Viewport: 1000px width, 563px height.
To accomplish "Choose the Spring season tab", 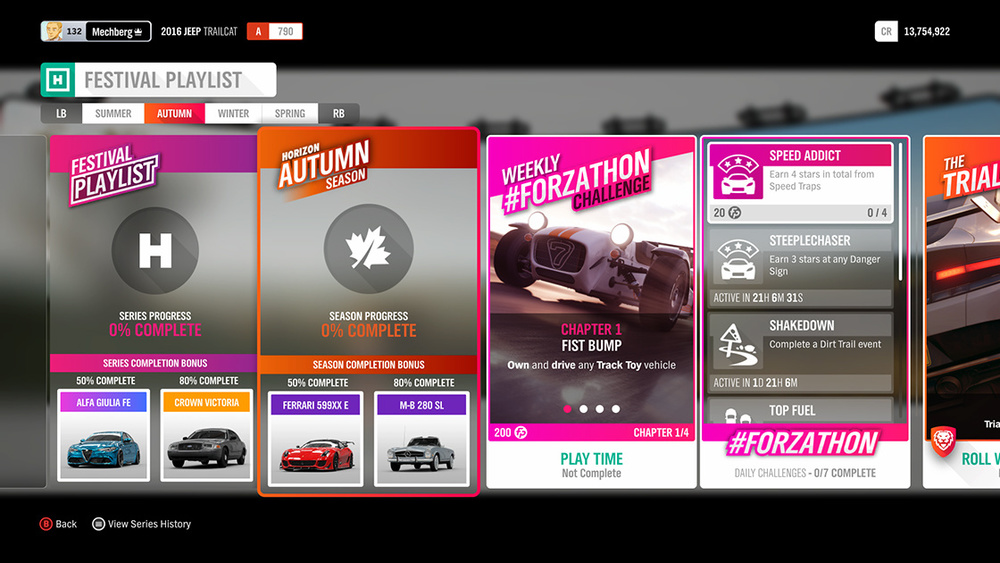I will (x=290, y=114).
